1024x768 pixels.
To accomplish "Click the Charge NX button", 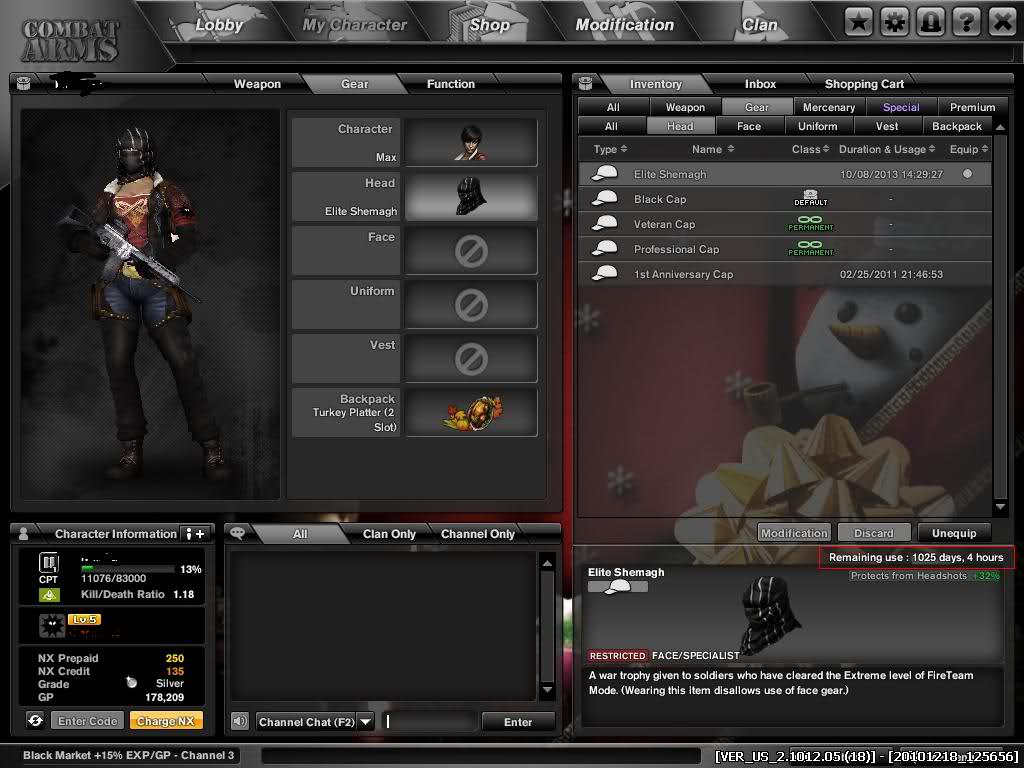I will tap(165, 721).
